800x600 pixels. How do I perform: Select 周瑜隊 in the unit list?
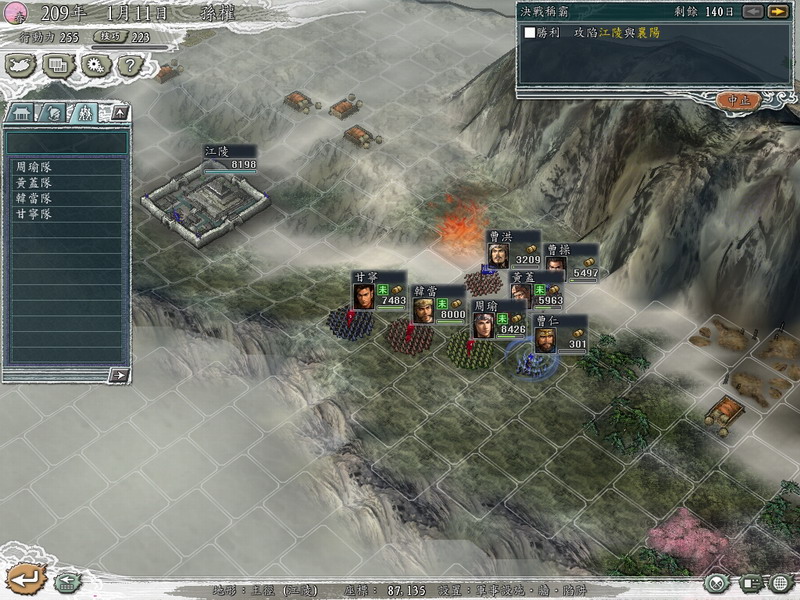coord(34,168)
